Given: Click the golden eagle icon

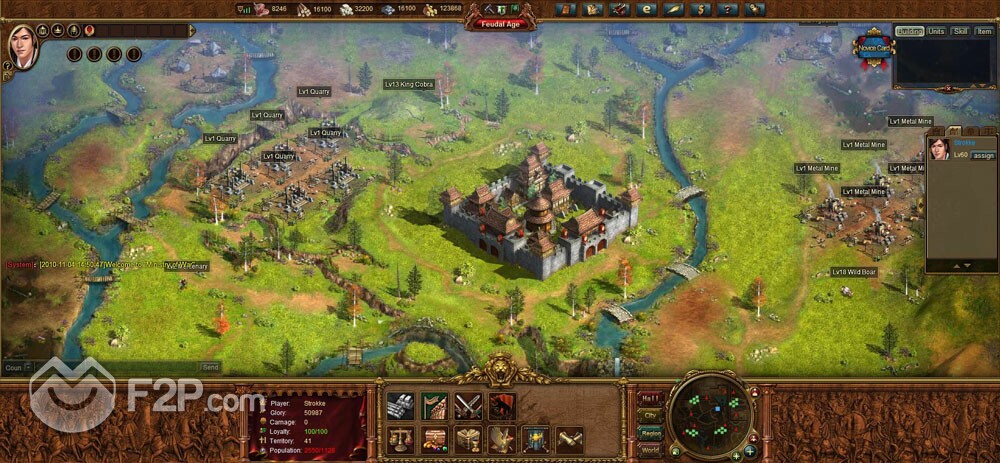Looking at the screenshot, I should click(x=502, y=439).
